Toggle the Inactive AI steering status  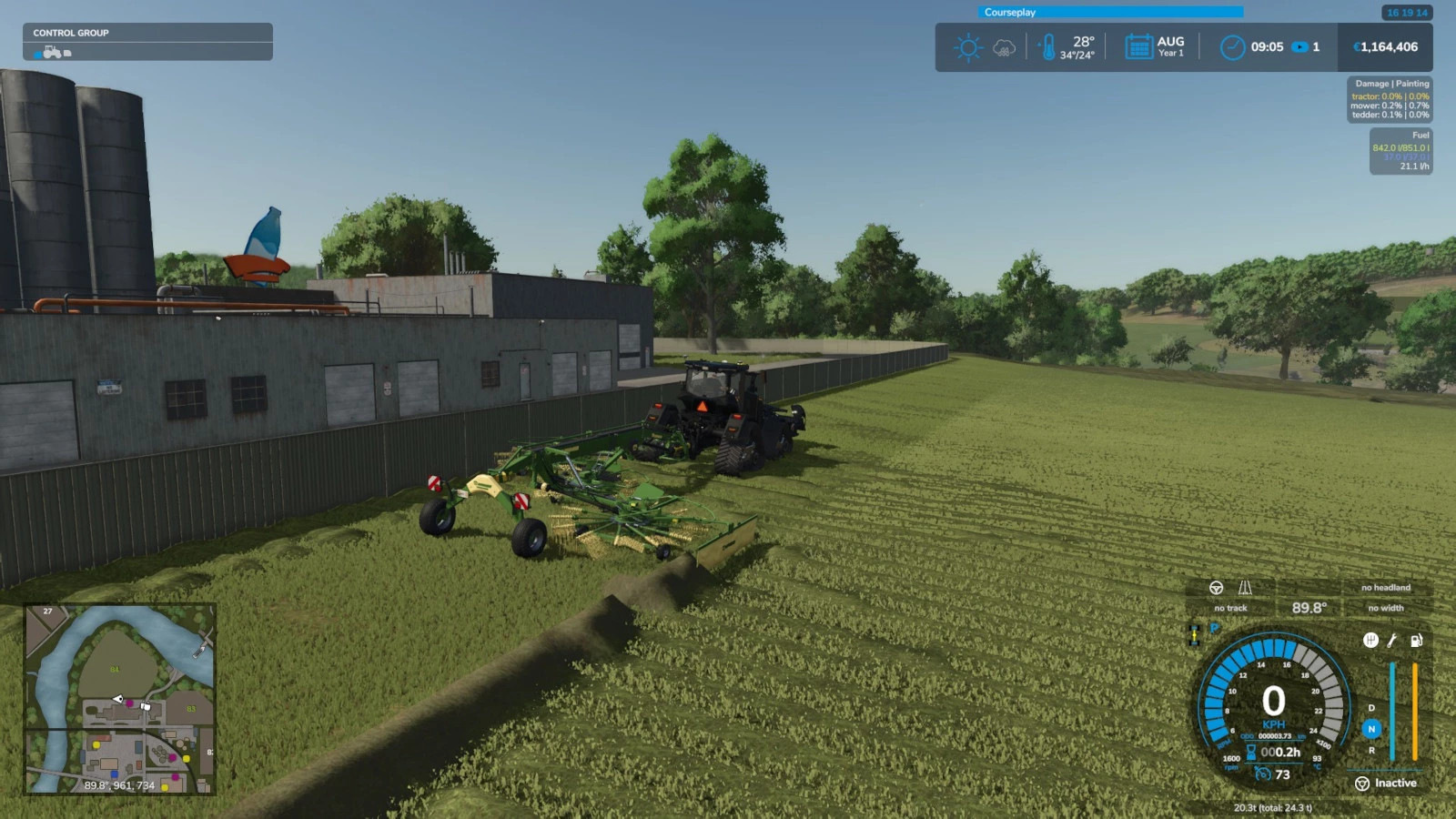click(1386, 784)
